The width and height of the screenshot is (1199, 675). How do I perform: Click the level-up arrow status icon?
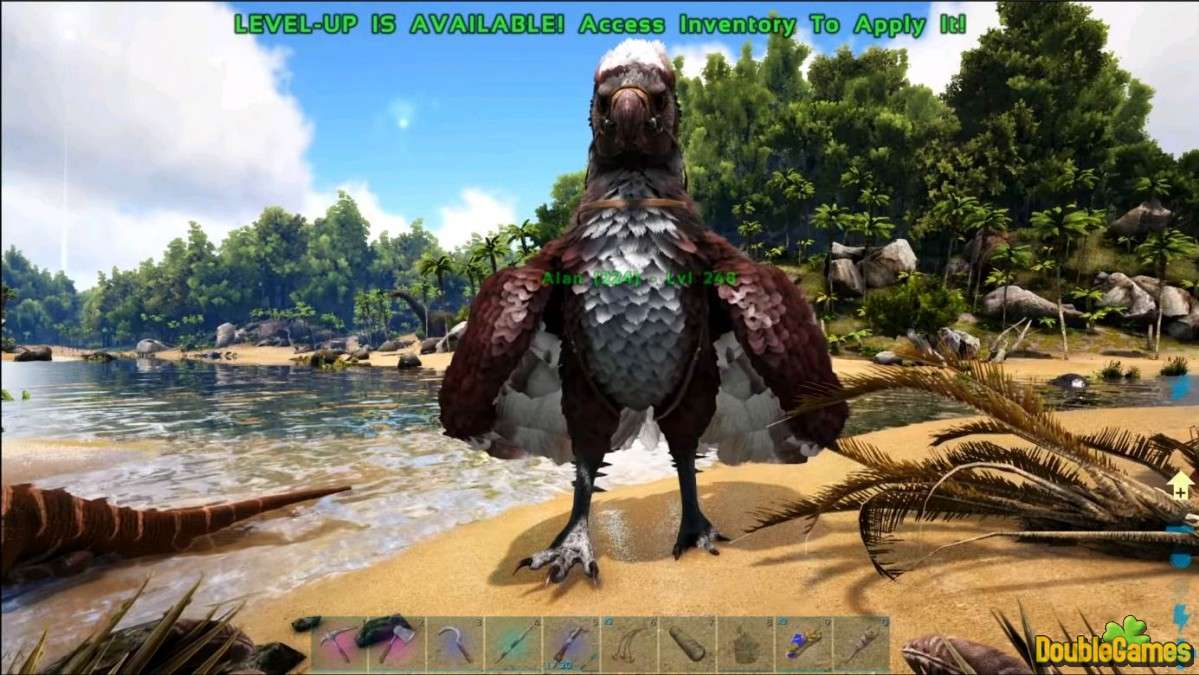1181,486
